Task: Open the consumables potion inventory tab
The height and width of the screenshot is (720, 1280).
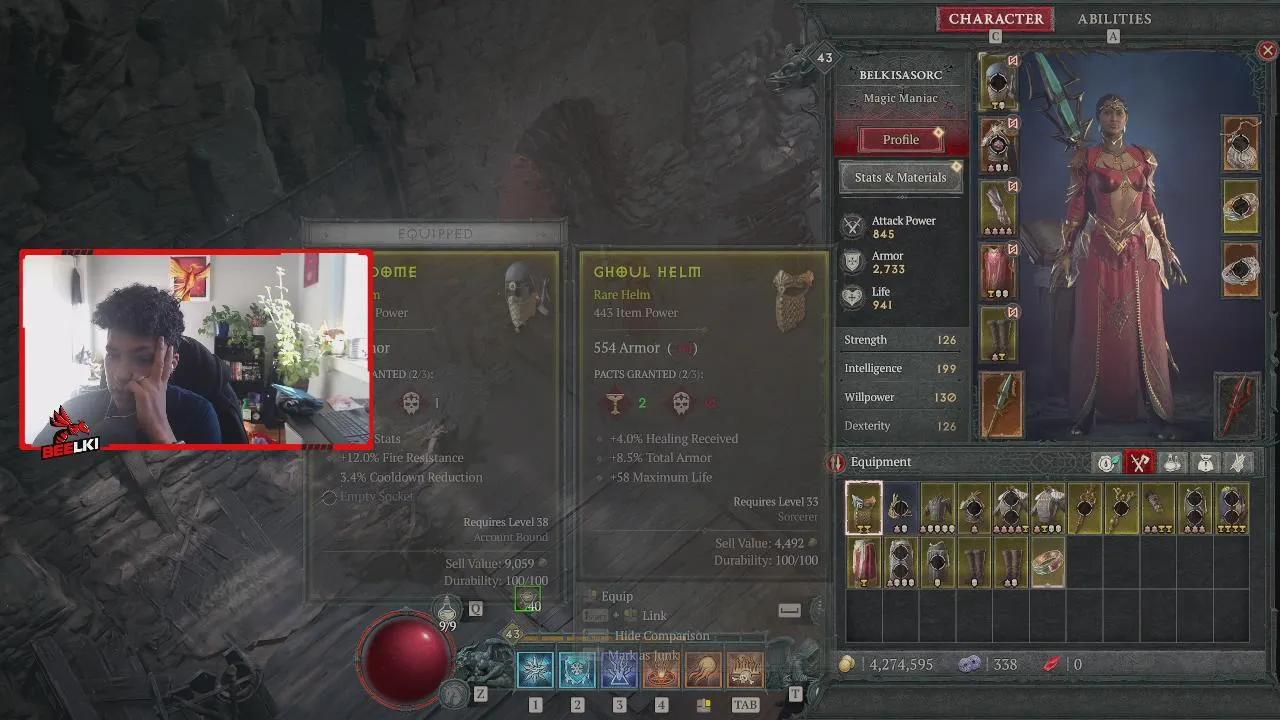Action: [x=1173, y=462]
